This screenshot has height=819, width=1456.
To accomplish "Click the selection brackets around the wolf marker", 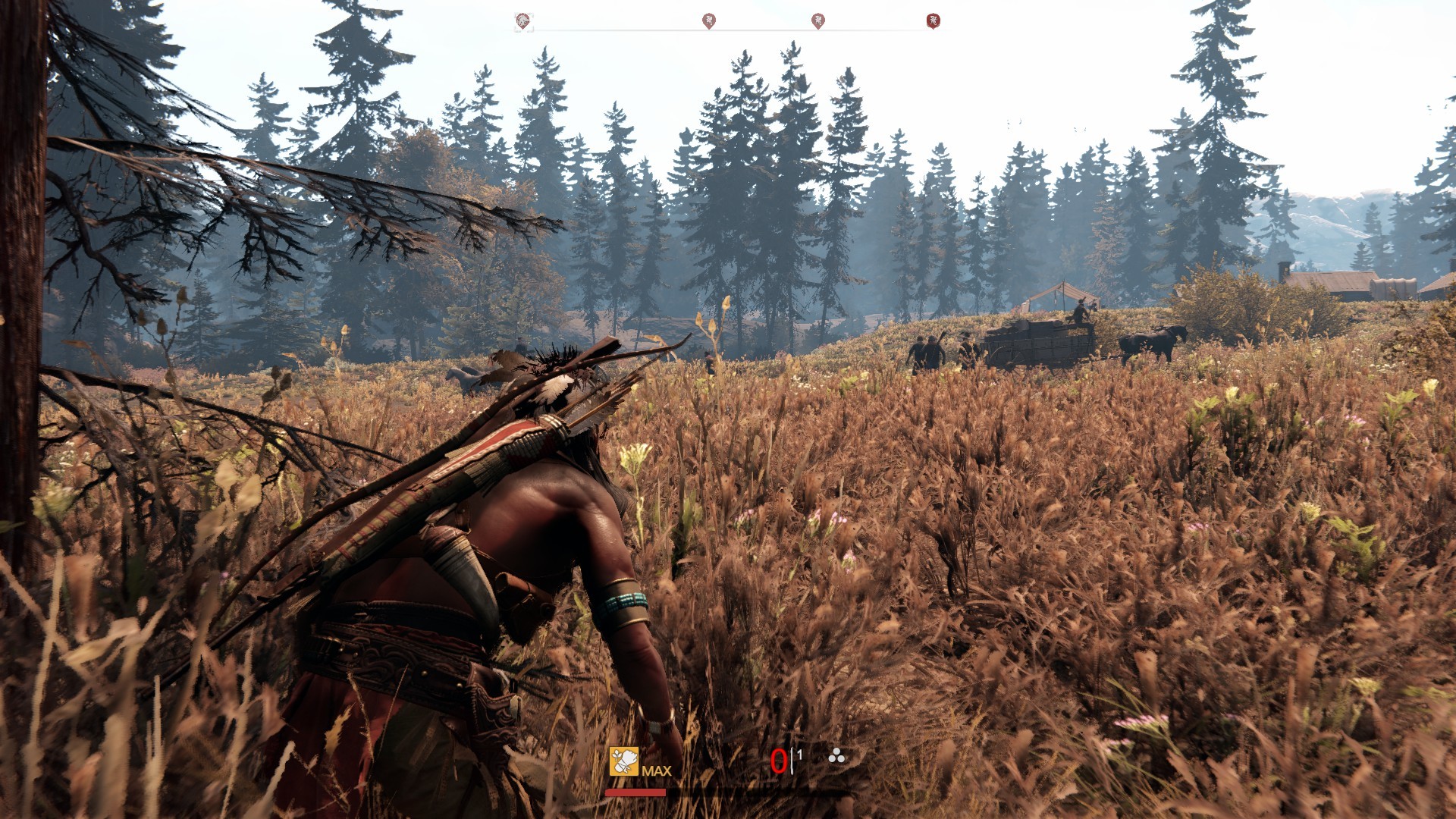I will (x=523, y=20).
